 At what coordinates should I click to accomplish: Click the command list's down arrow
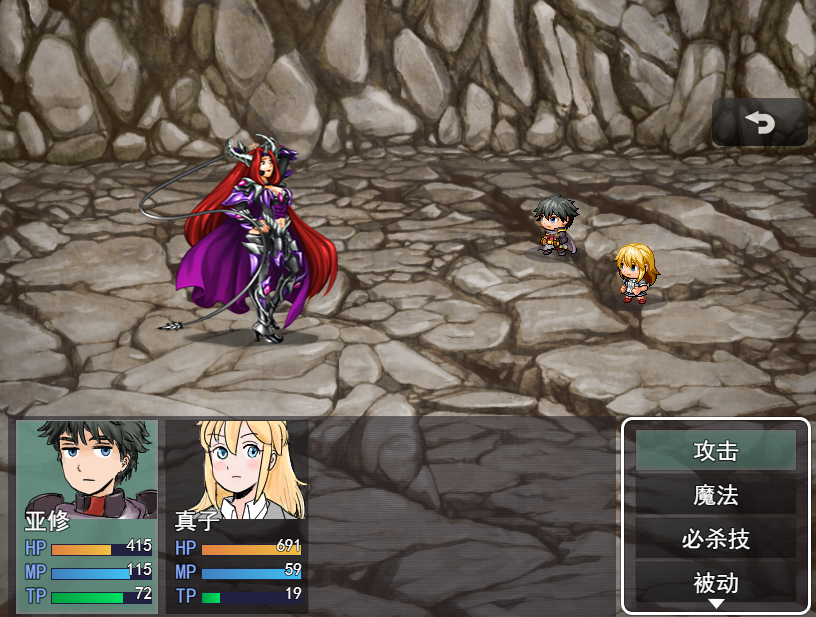click(716, 604)
